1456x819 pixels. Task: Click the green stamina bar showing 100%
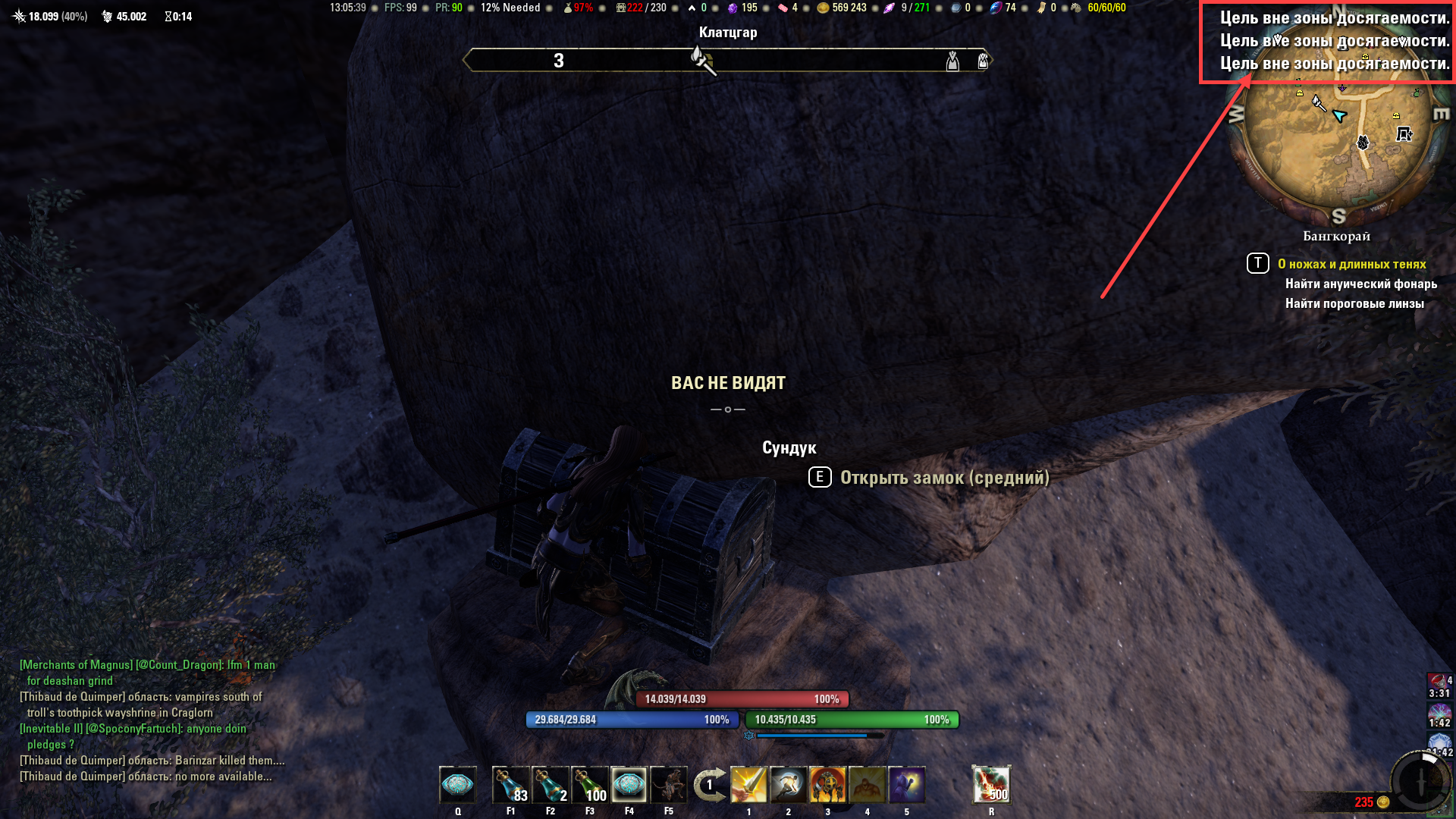[849, 719]
